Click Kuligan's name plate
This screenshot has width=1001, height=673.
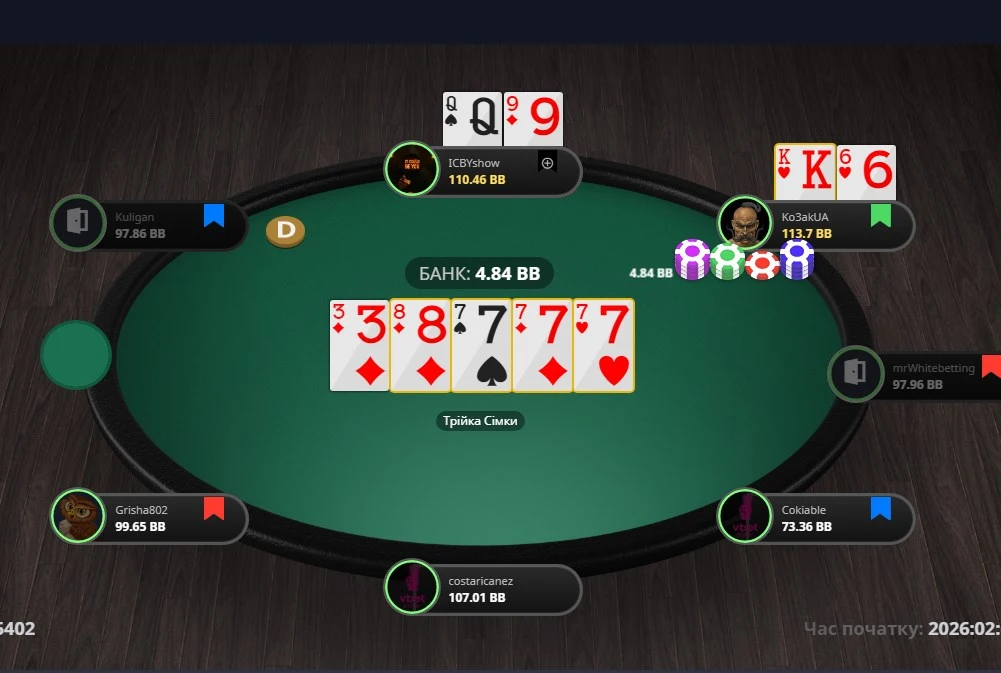click(150, 224)
